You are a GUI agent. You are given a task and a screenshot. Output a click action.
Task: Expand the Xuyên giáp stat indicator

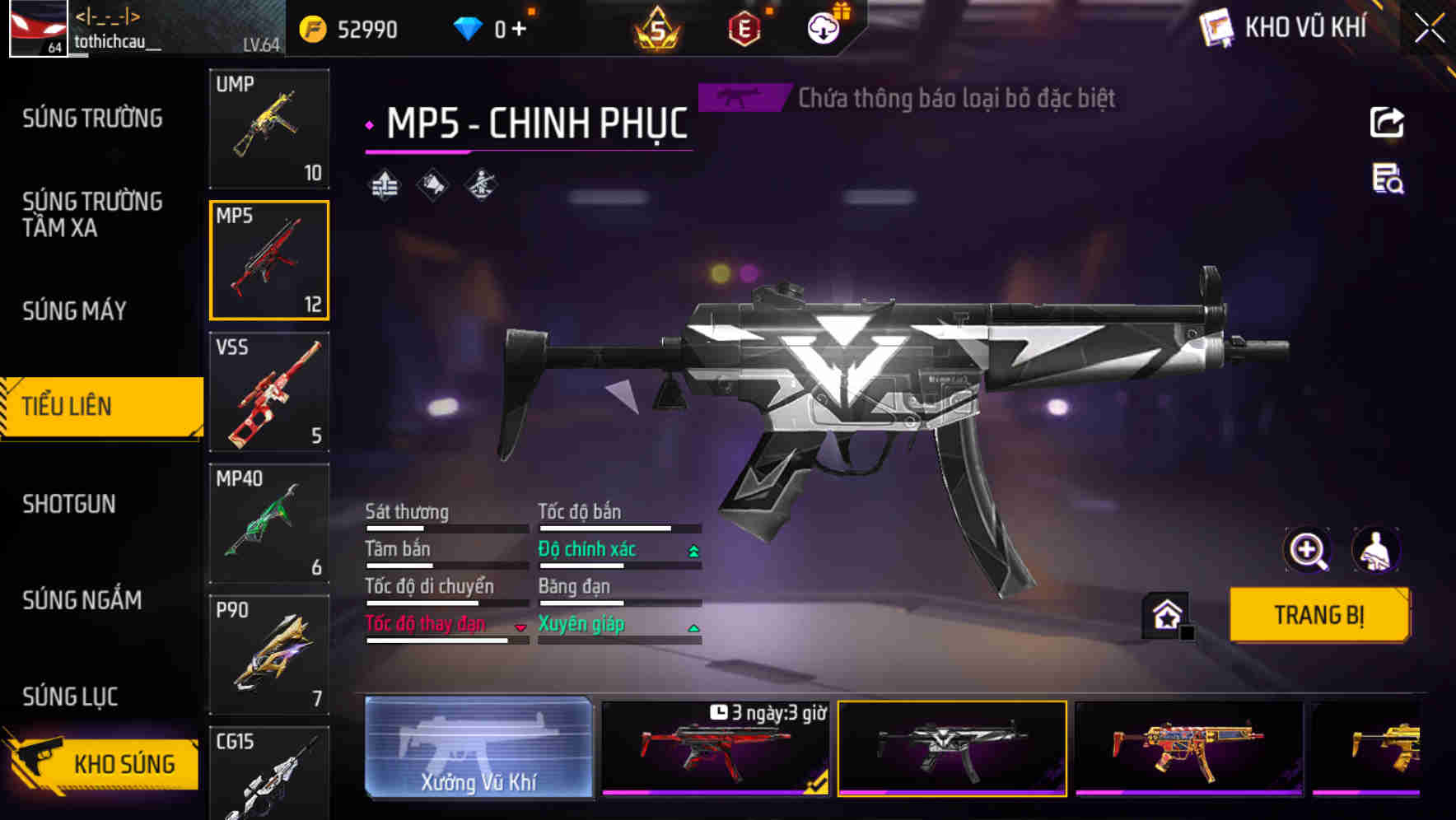(693, 627)
